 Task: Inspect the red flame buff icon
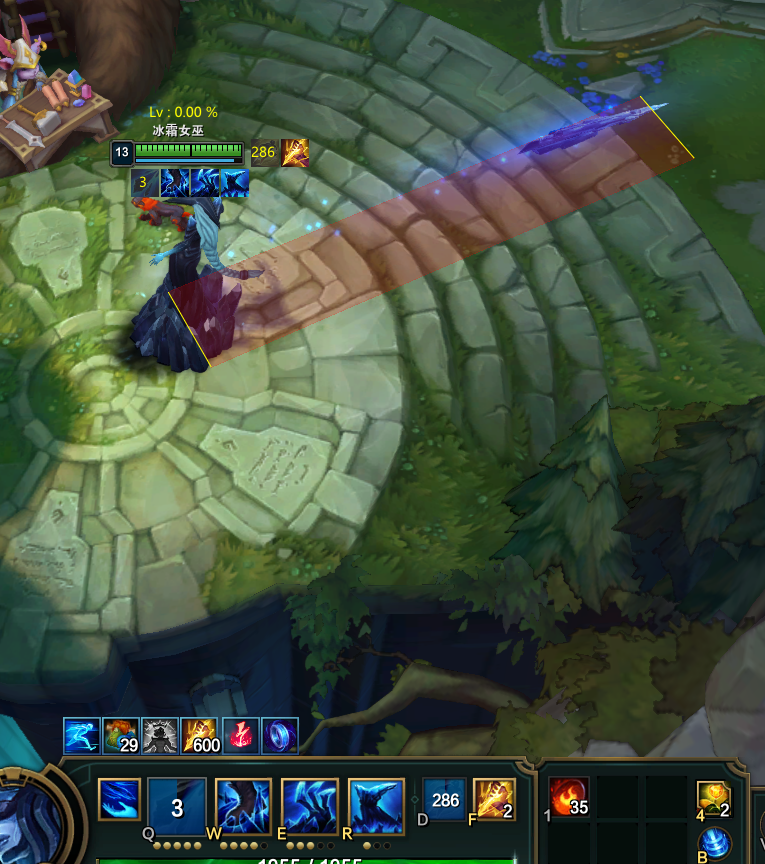[x=240, y=735]
